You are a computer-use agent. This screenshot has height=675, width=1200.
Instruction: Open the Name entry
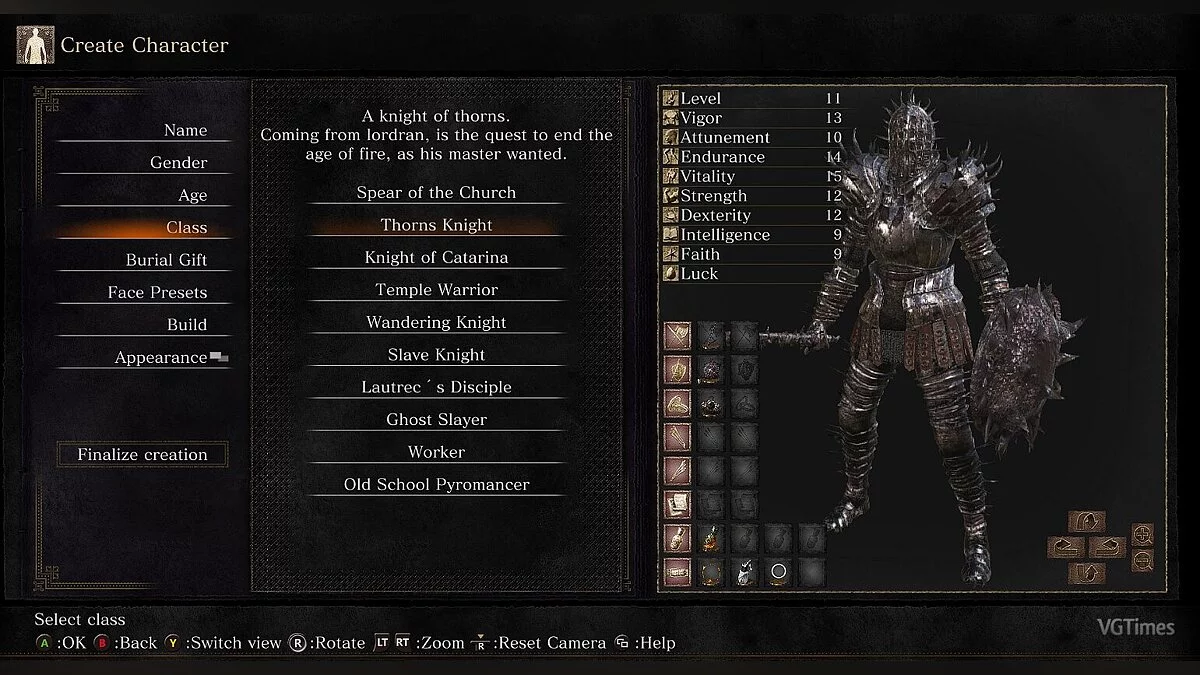[x=185, y=130]
